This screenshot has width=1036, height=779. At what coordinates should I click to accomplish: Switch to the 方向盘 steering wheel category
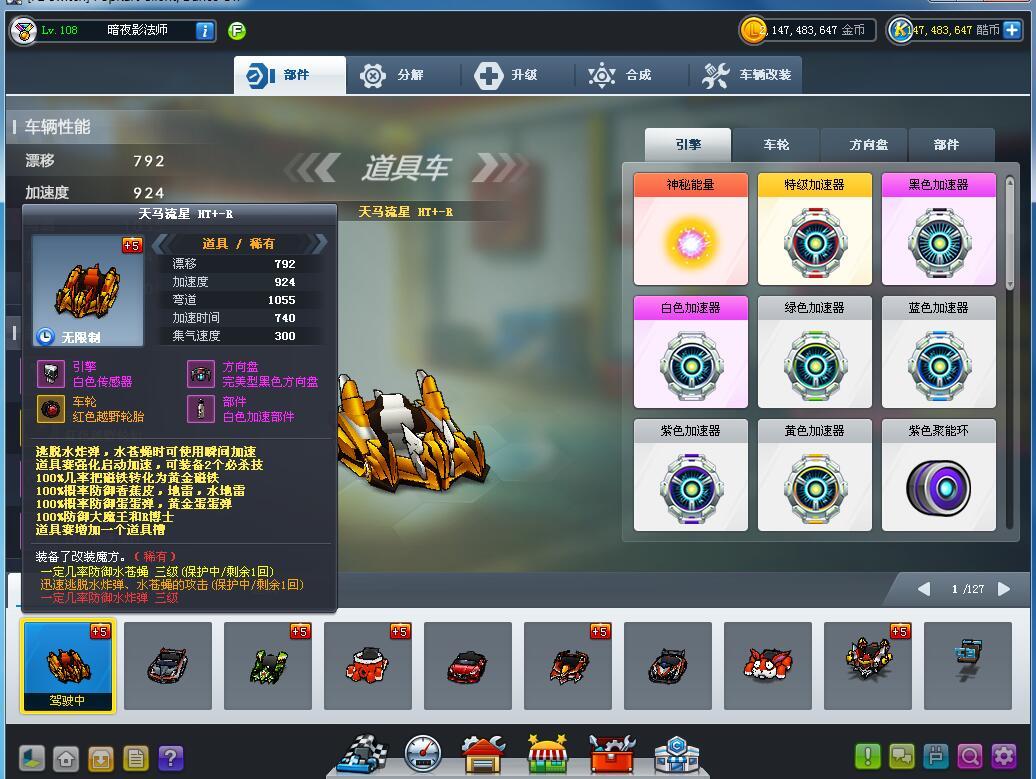(868, 145)
